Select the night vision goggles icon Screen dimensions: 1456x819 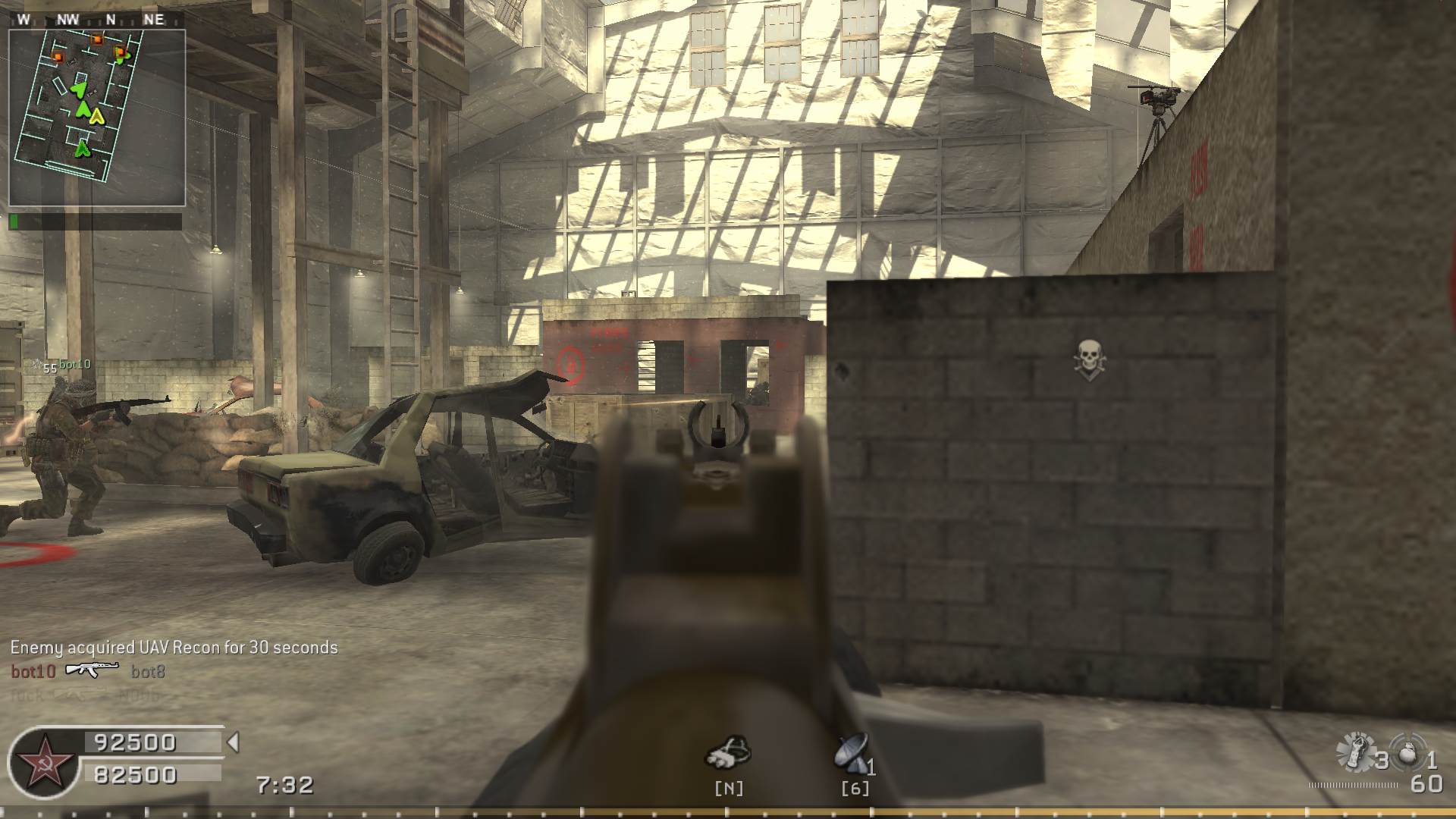728,751
